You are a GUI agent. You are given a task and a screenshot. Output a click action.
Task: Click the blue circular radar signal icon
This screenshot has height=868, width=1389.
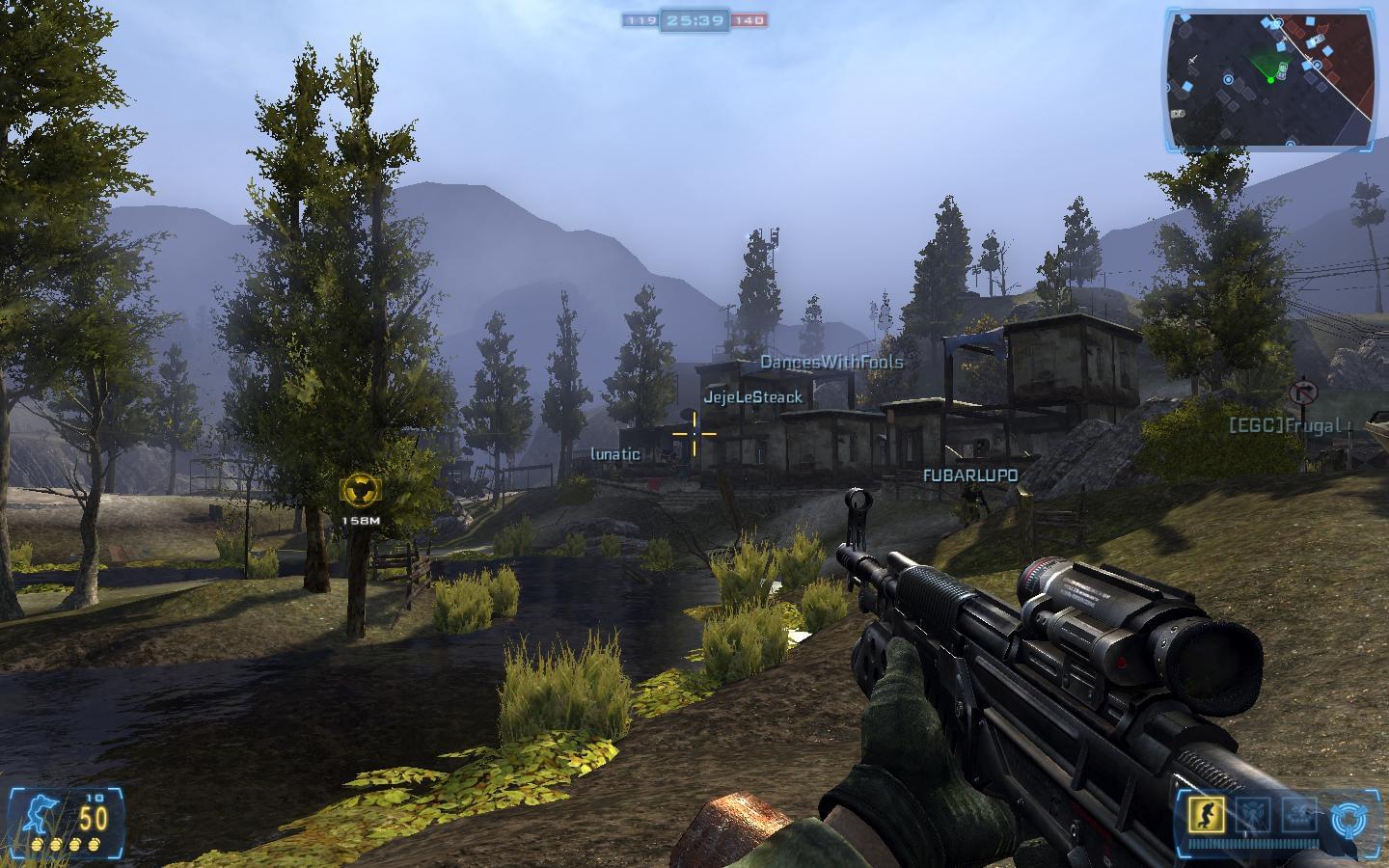pyautogui.click(x=1348, y=818)
